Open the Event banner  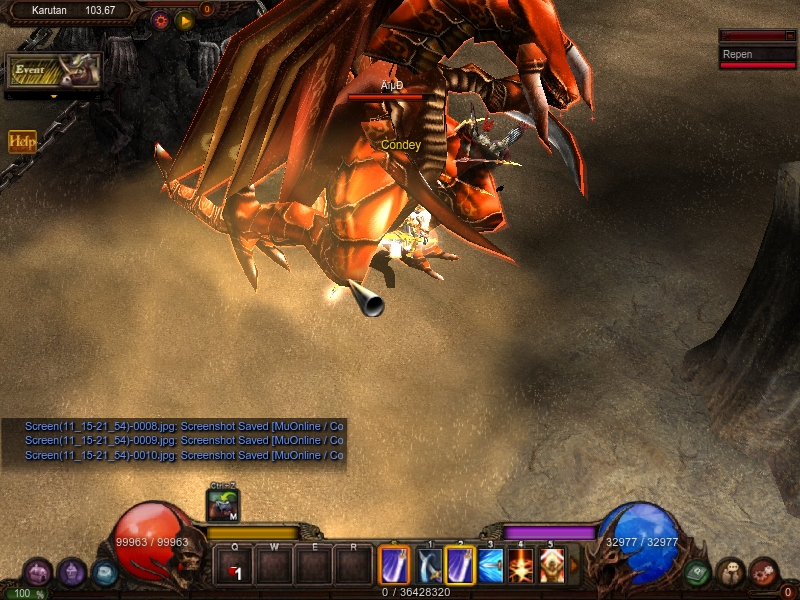pyautogui.click(x=54, y=71)
